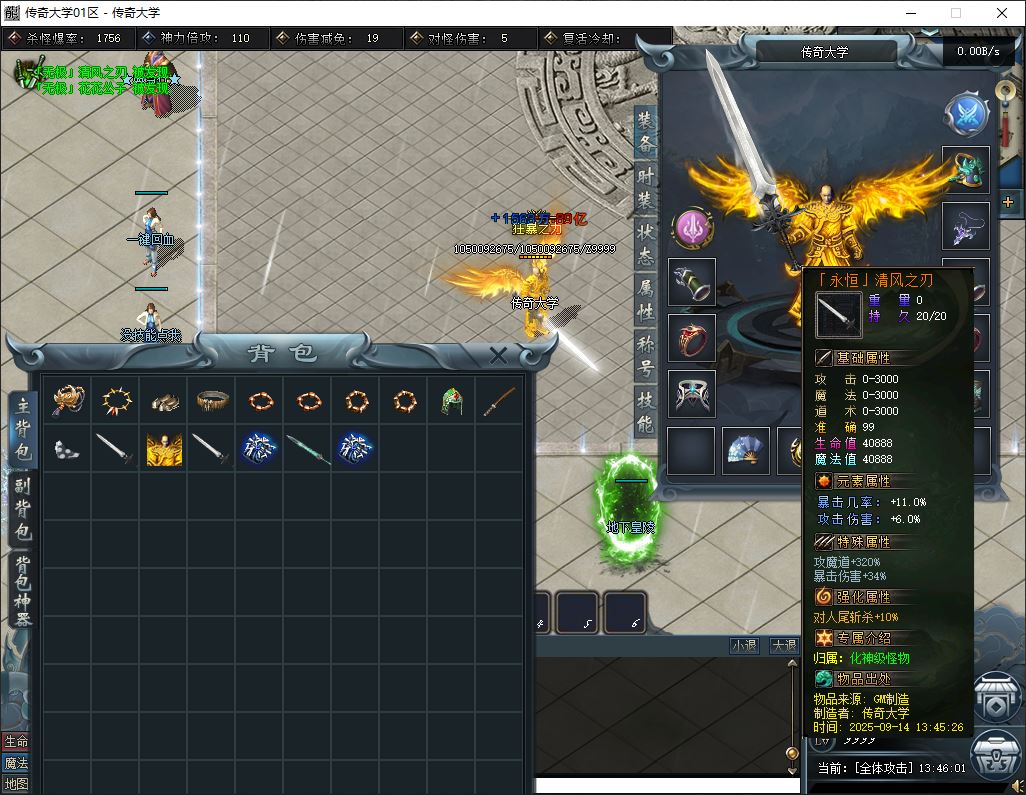The image size is (1026, 795).
Task: Select the spiked golden necklace item
Action: point(116,402)
